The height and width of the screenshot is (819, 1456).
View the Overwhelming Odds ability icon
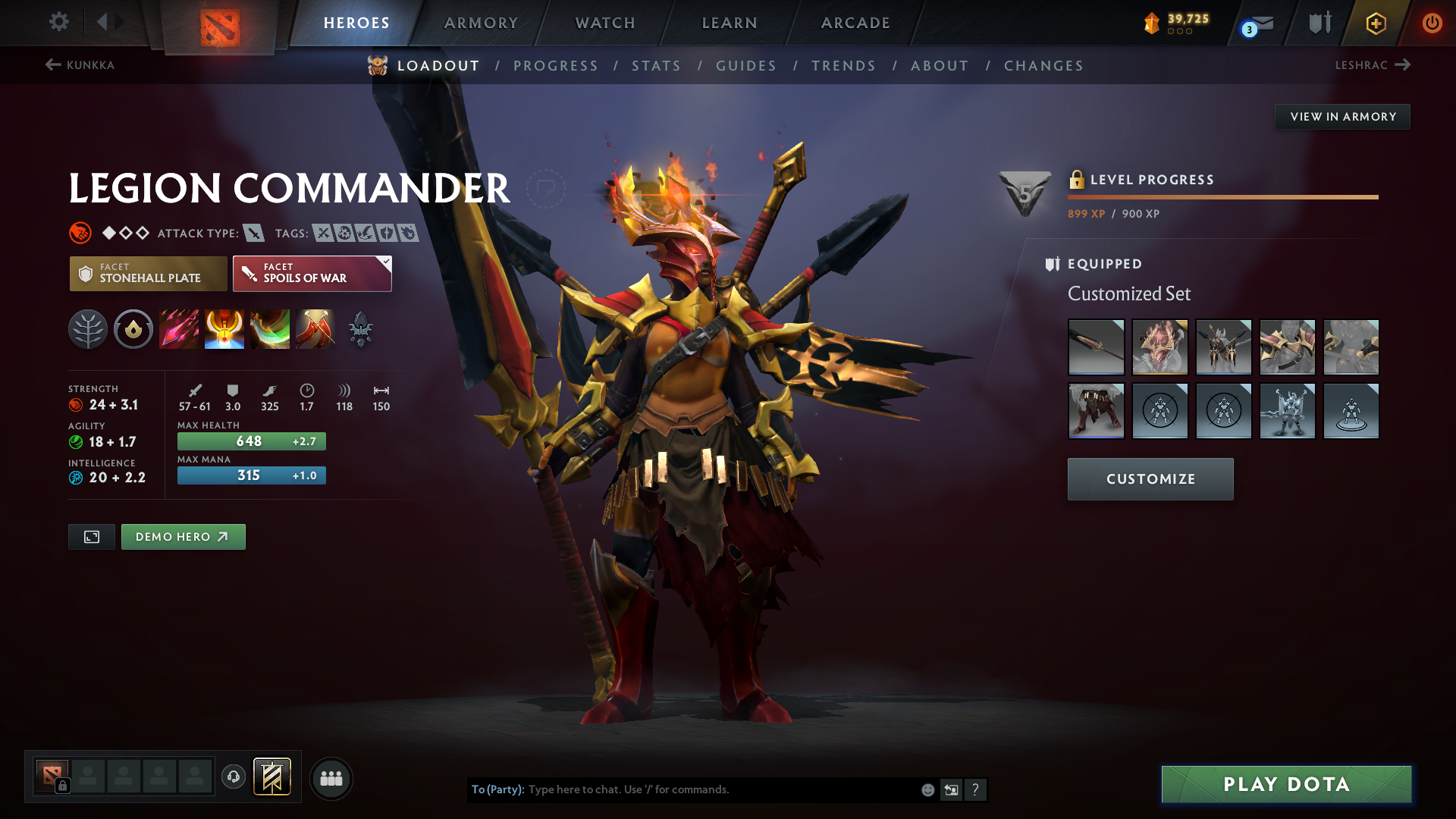(x=179, y=329)
